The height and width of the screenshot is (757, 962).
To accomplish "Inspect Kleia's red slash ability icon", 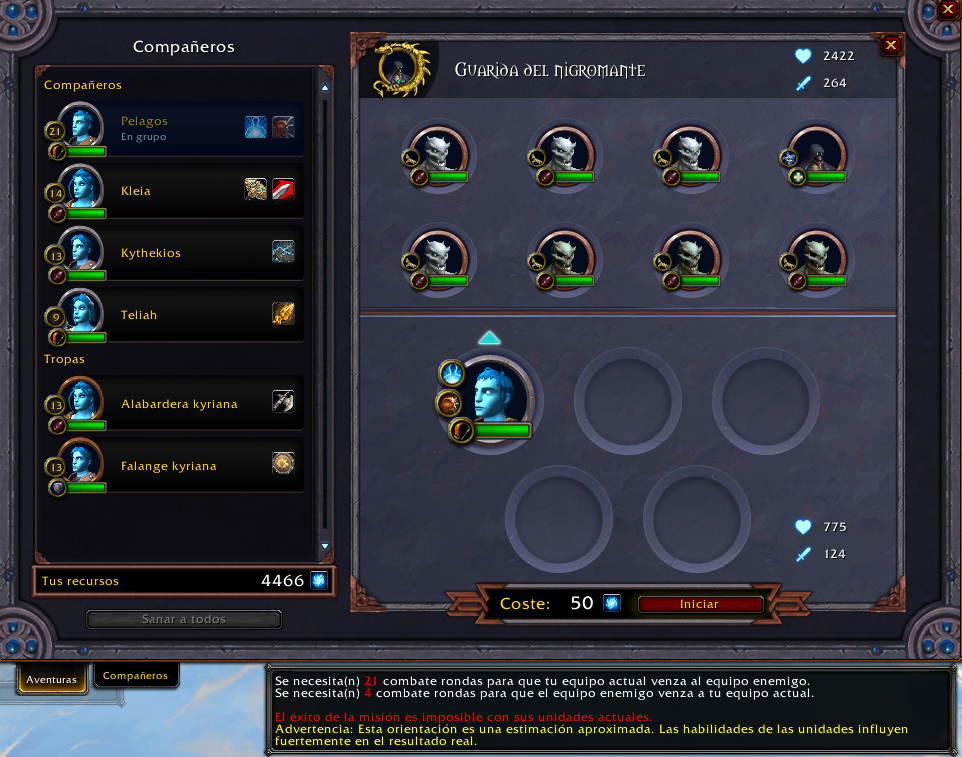I will click(x=283, y=189).
